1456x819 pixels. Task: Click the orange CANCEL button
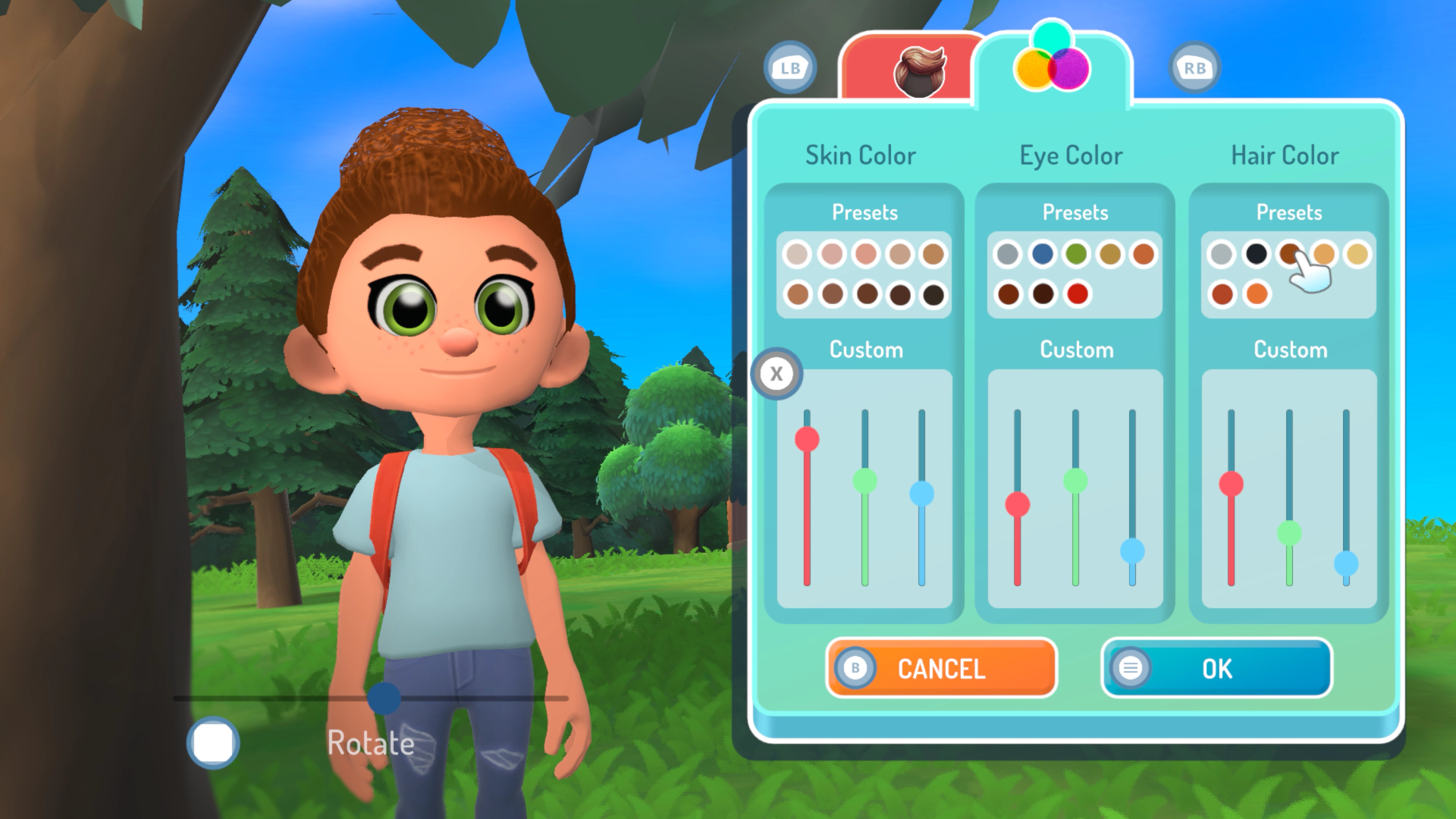pyautogui.click(x=941, y=668)
